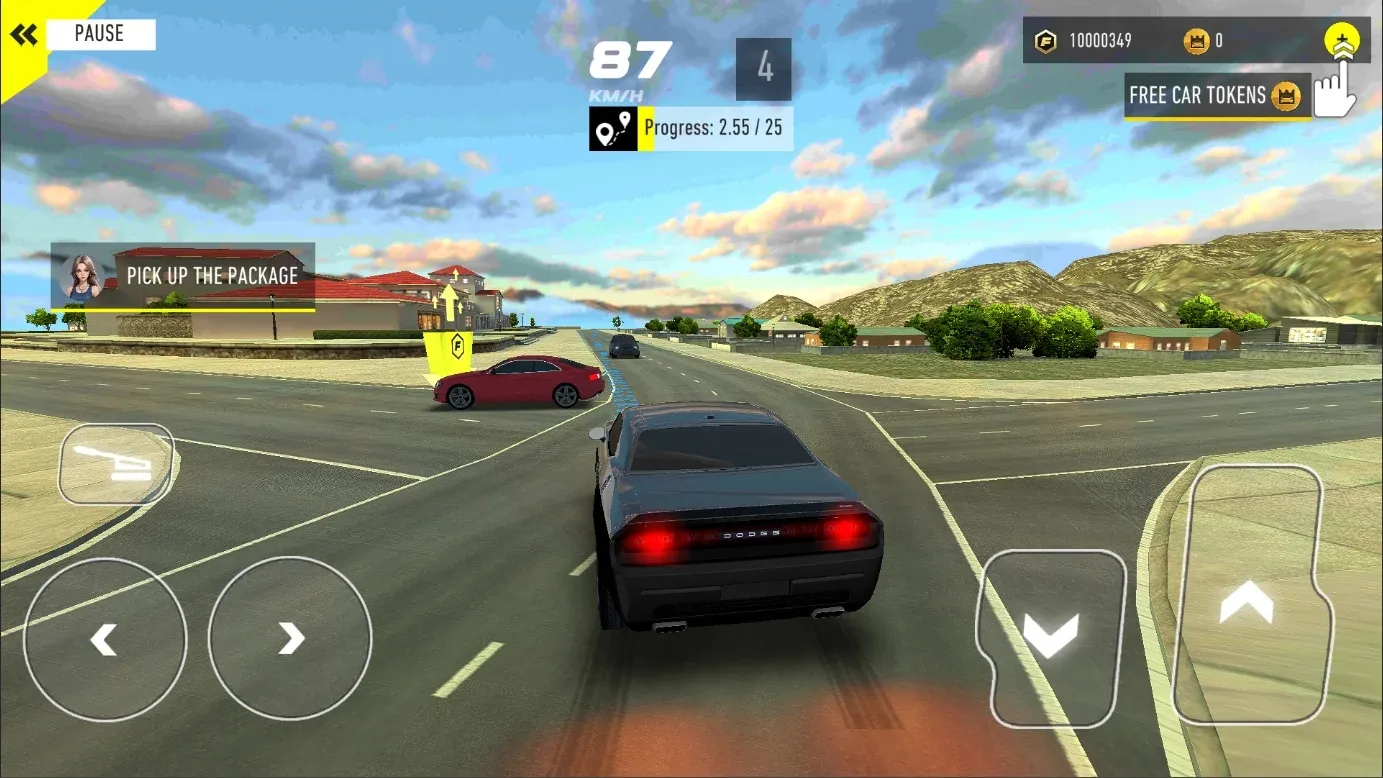
Task: Open the FREE CAR TOKENS offer
Action: [1216, 95]
